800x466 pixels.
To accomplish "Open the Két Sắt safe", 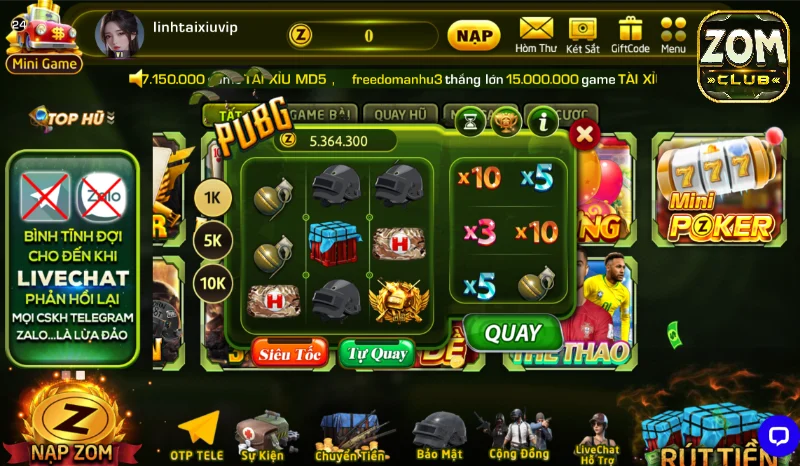I will point(582,35).
